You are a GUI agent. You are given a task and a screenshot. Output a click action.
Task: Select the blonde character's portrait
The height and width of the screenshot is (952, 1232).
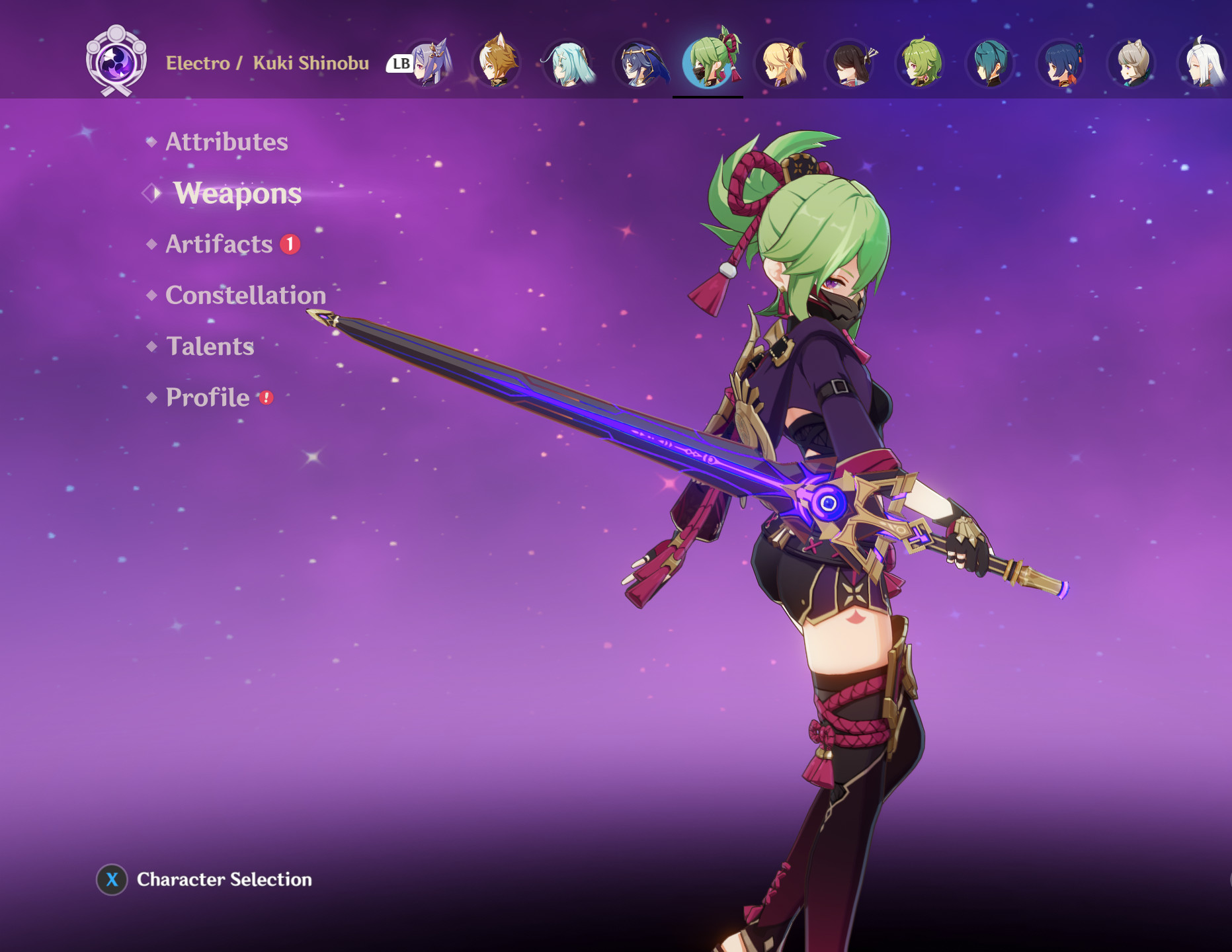(780, 64)
